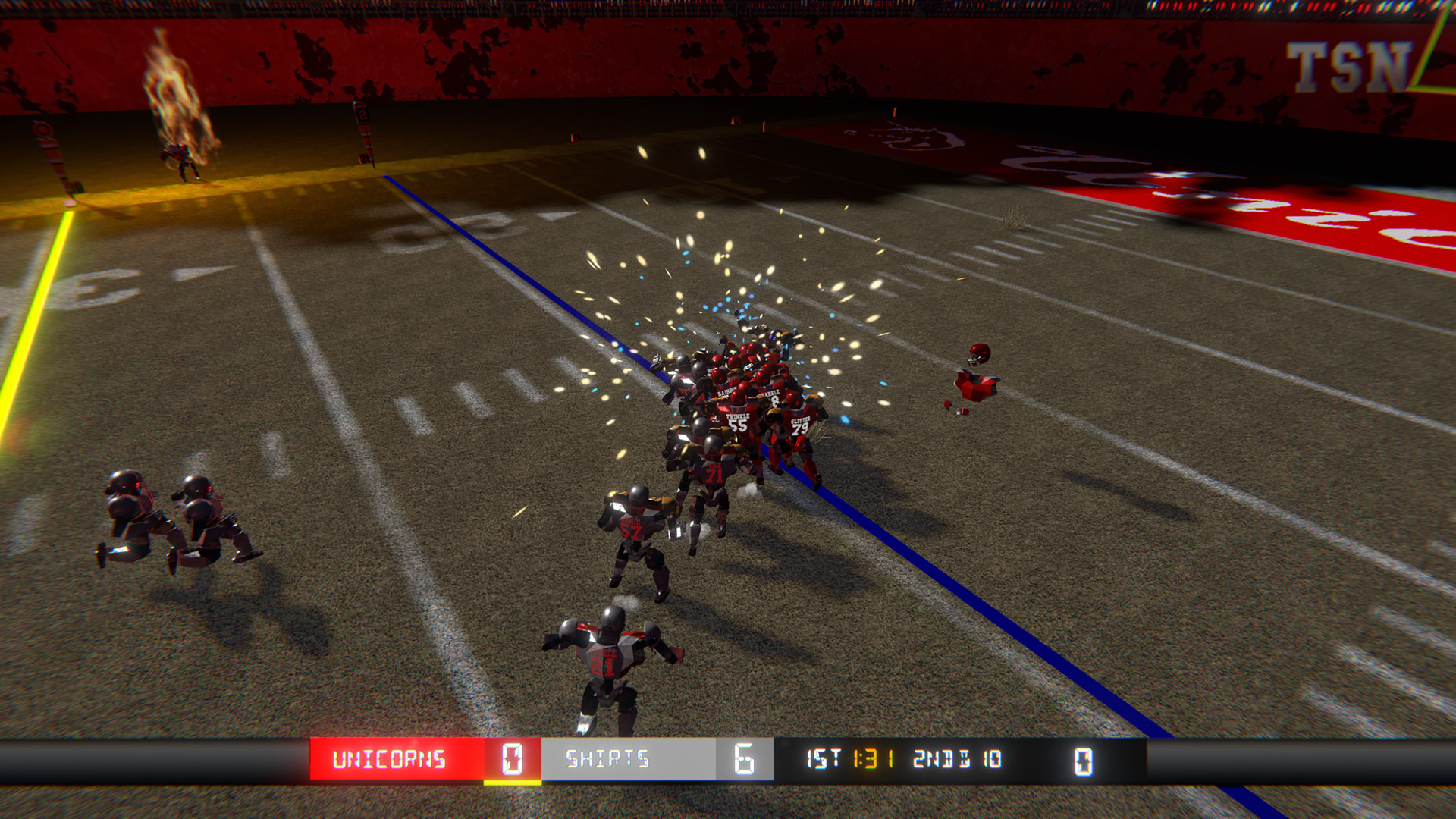
Task: Click the UNICORNS team name on scoreboard
Action: [x=391, y=758]
